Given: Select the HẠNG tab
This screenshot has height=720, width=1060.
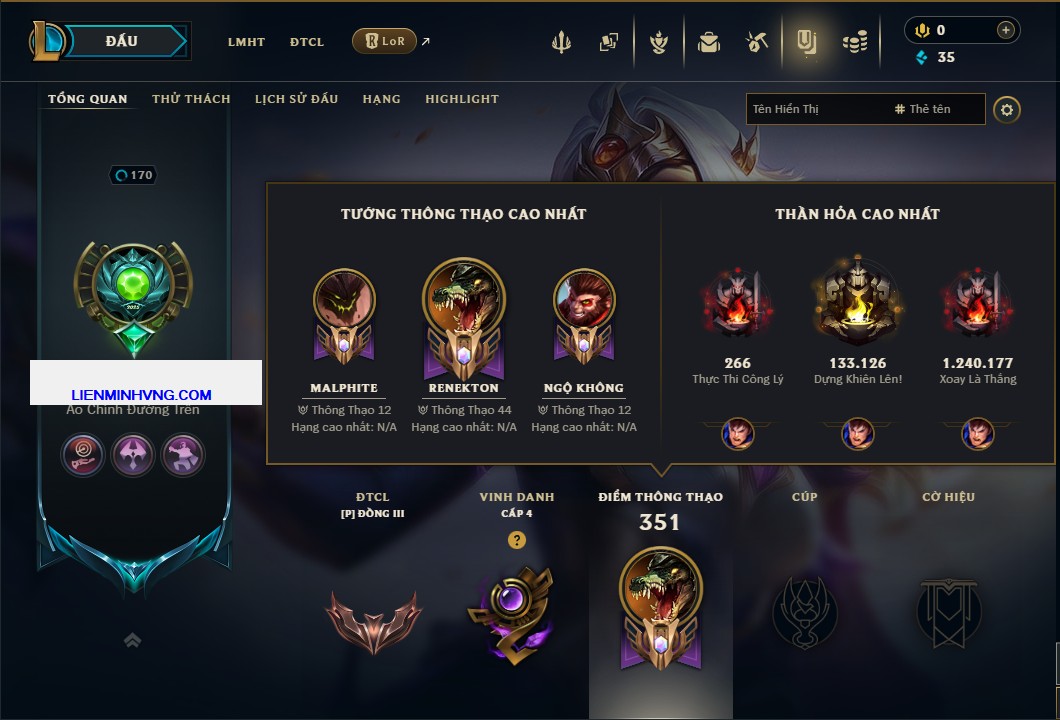Looking at the screenshot, I should point(381,99).
